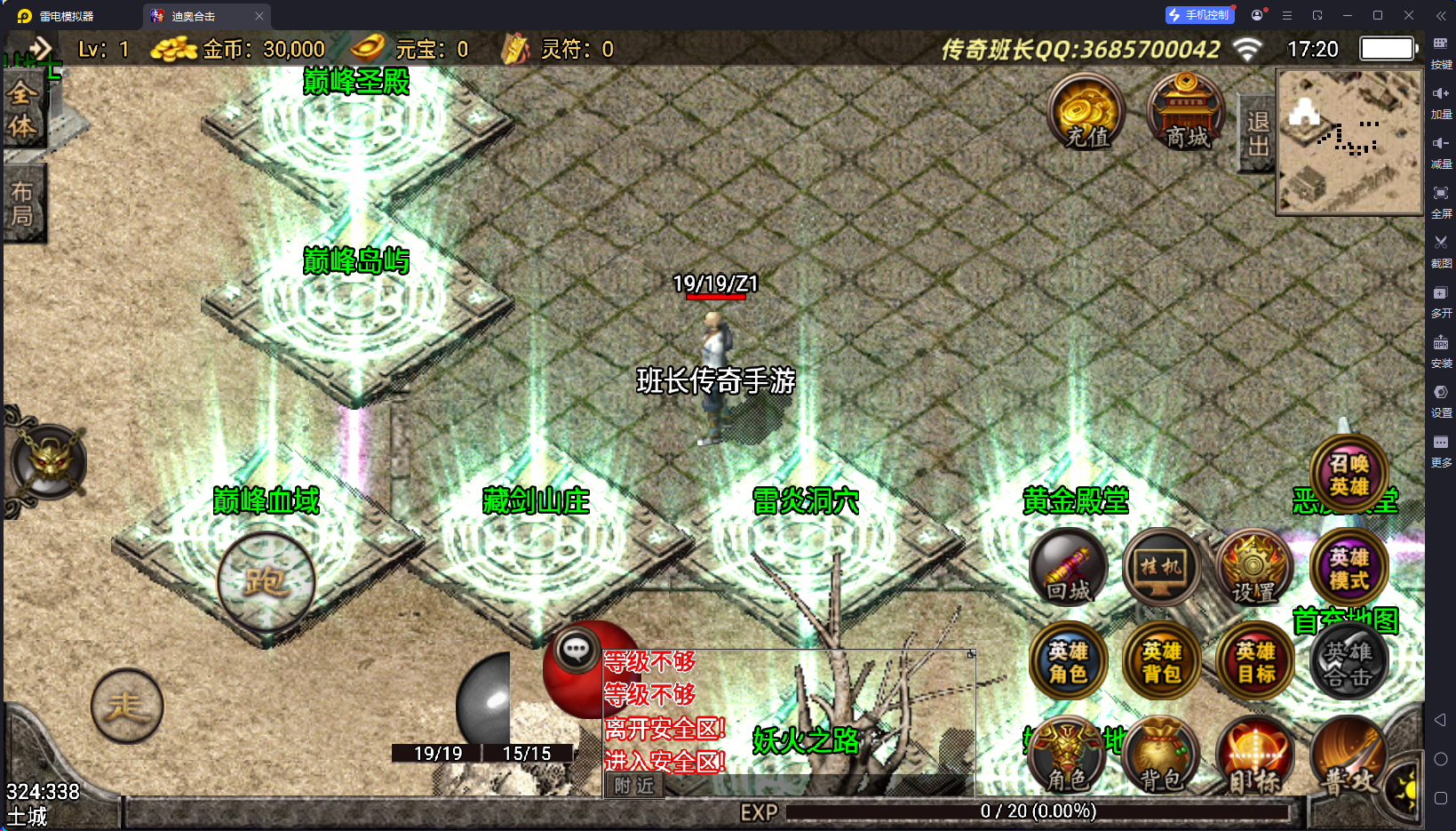Open the 背包 backpack

[x=1161, y=755]
